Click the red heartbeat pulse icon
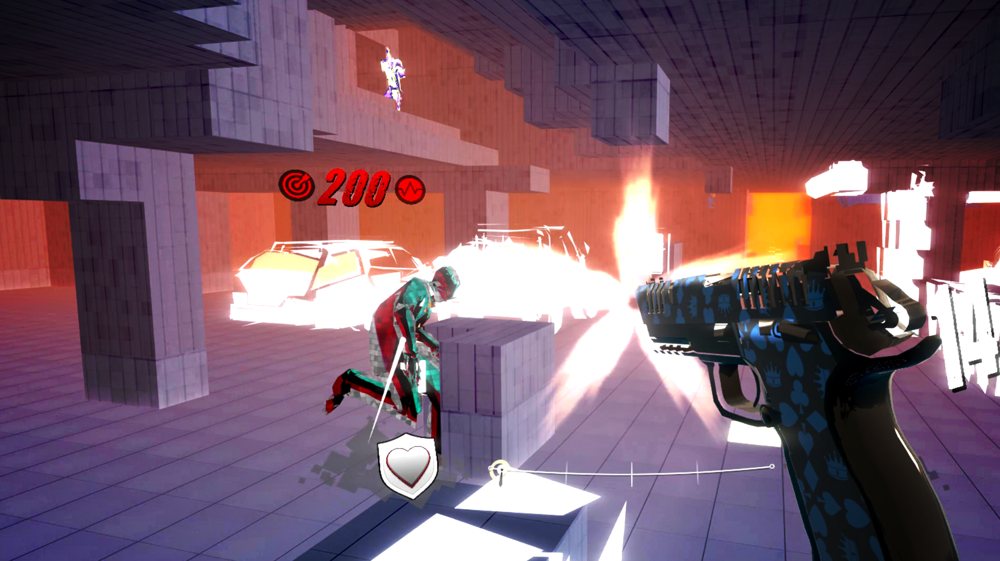The image size is (1000, 561). point(410,189)
